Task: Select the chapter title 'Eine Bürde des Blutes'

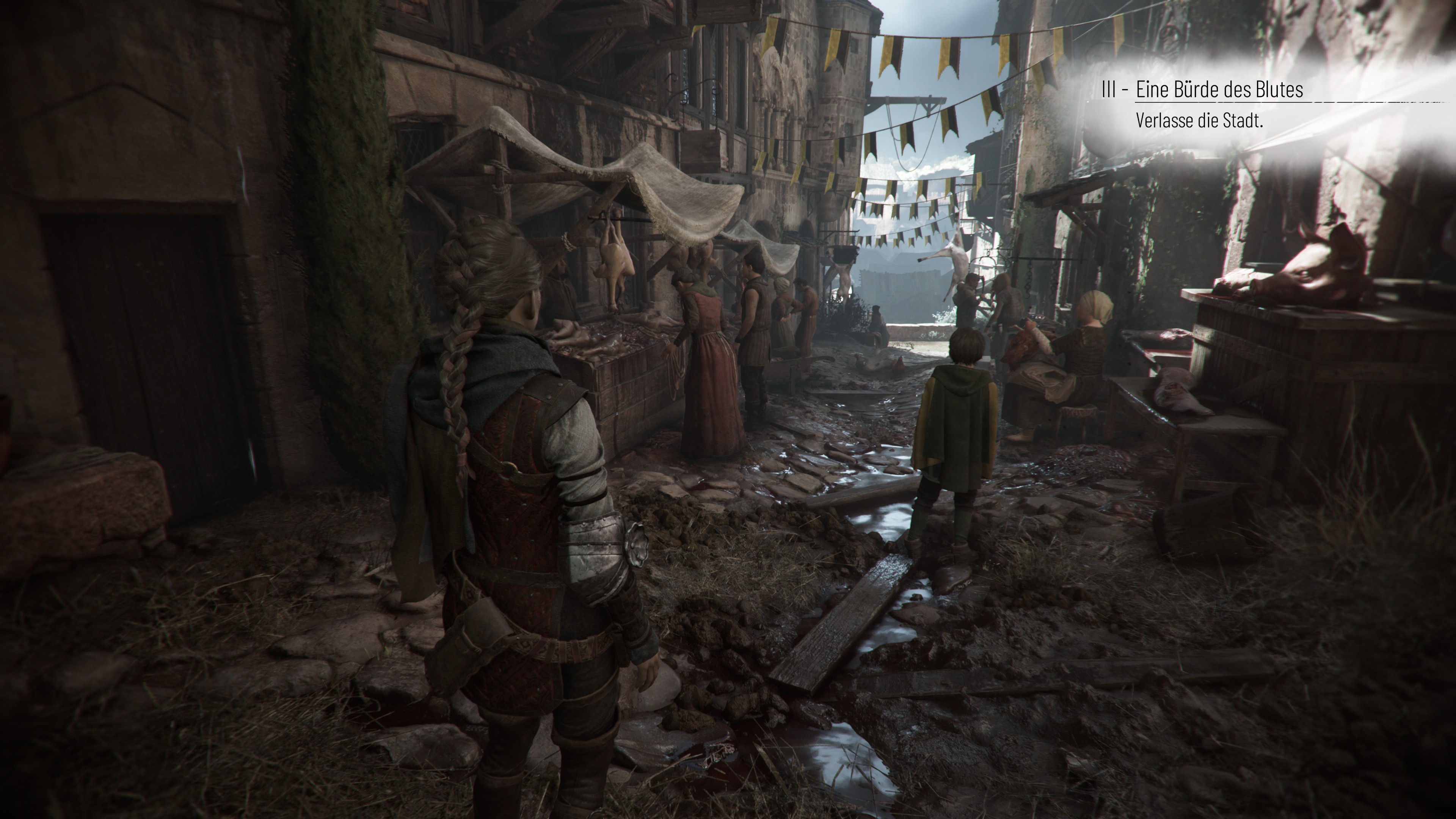Action: pos(1219,89)
